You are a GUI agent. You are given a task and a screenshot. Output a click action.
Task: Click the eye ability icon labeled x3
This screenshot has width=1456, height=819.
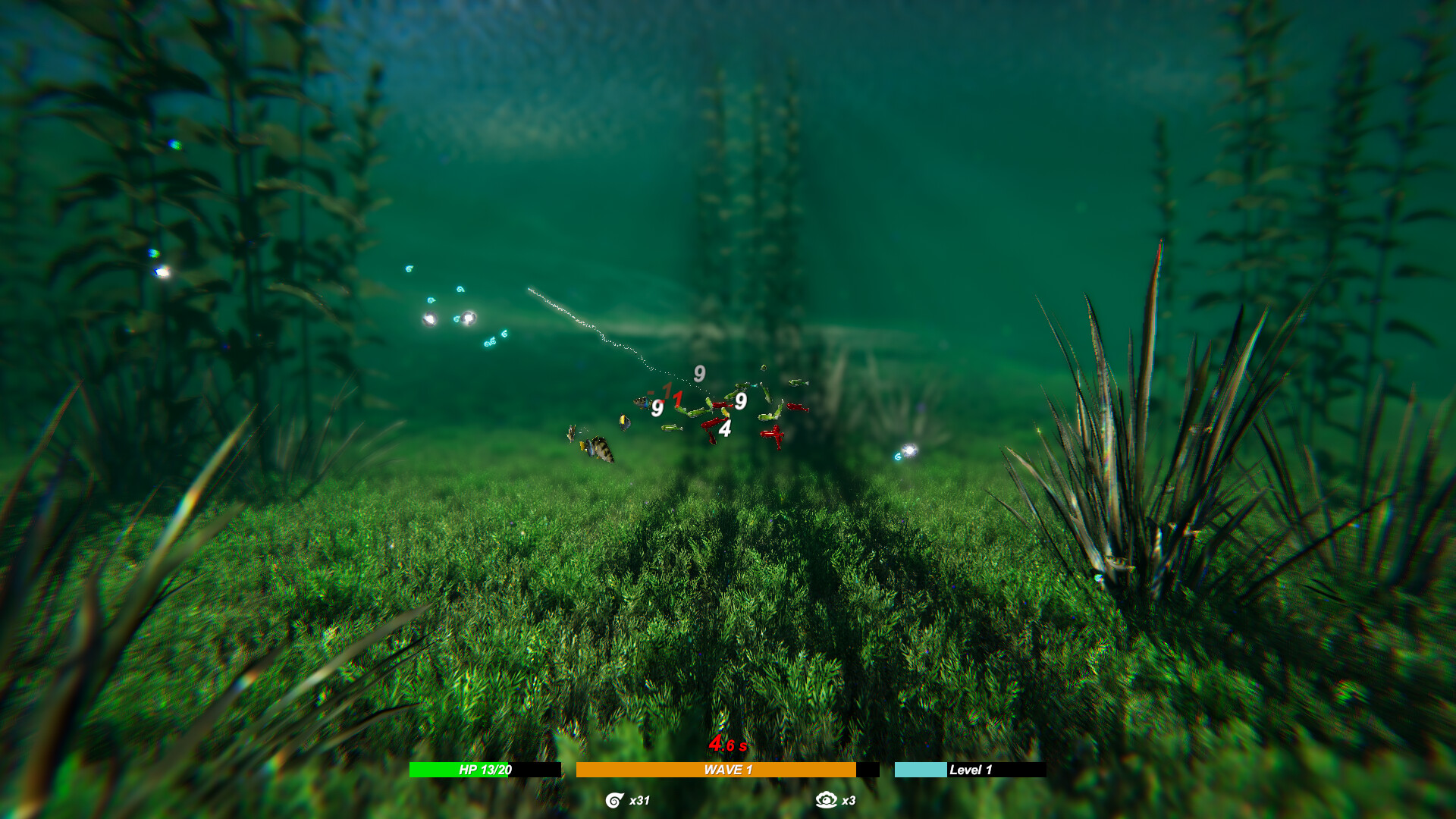[x=827, y=799]
